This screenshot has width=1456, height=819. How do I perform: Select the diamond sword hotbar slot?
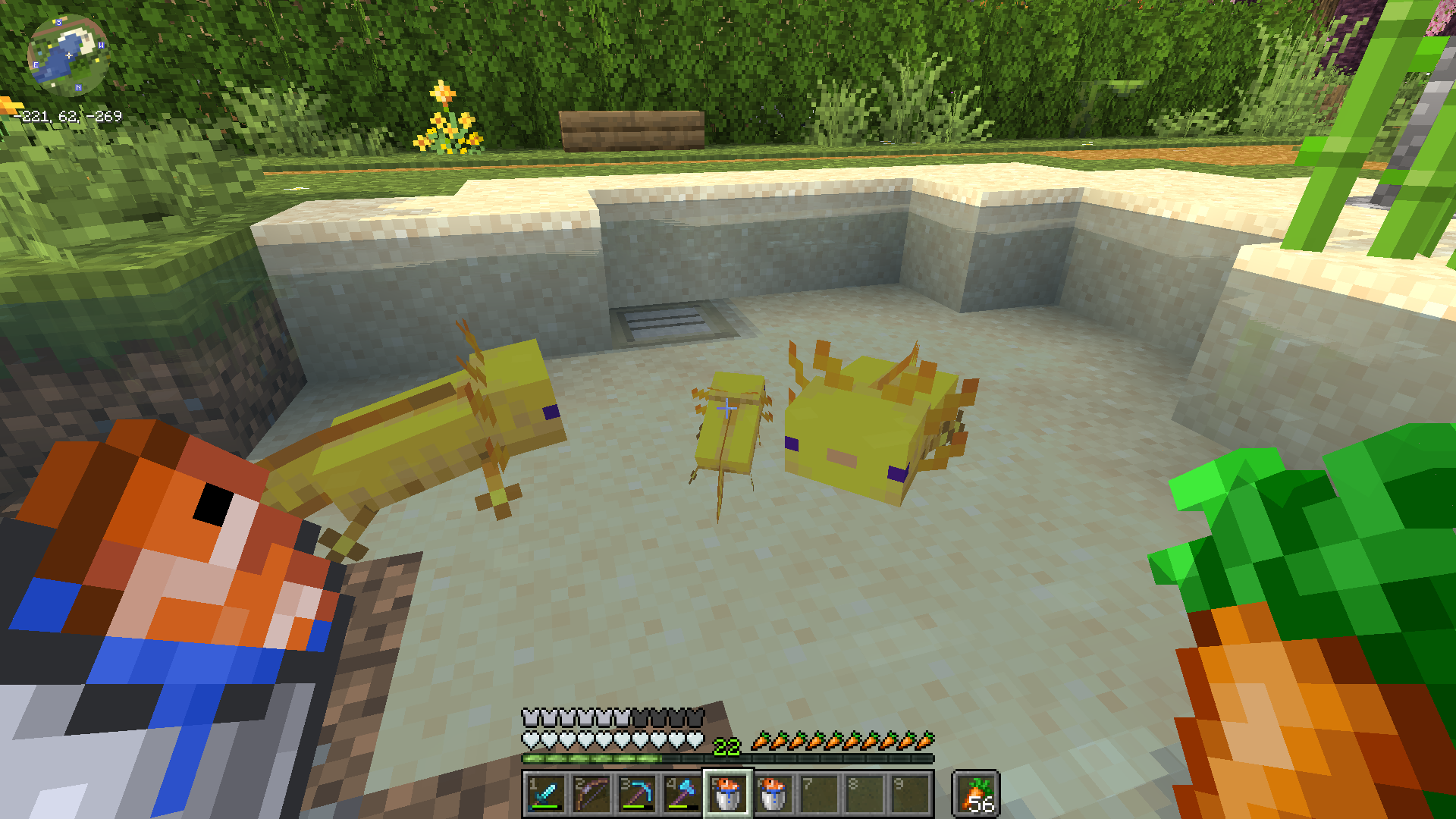[545, 794]
